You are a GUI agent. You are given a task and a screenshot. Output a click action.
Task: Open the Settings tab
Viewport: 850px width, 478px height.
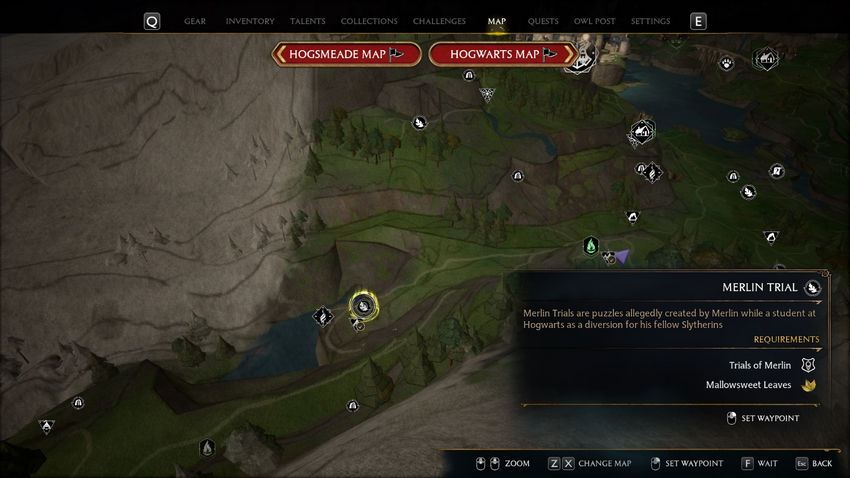point(651,21)
